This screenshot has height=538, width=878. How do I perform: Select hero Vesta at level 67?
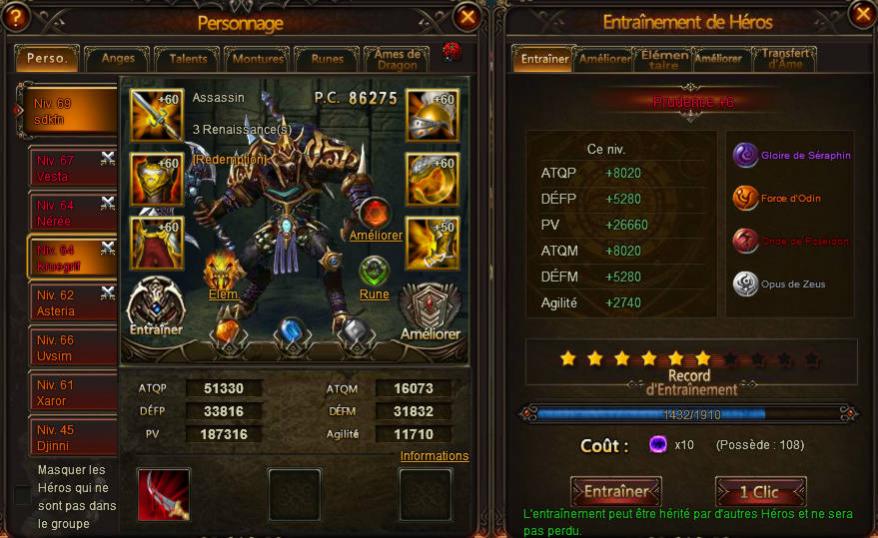pyautogui.click(x=66, y=168)
